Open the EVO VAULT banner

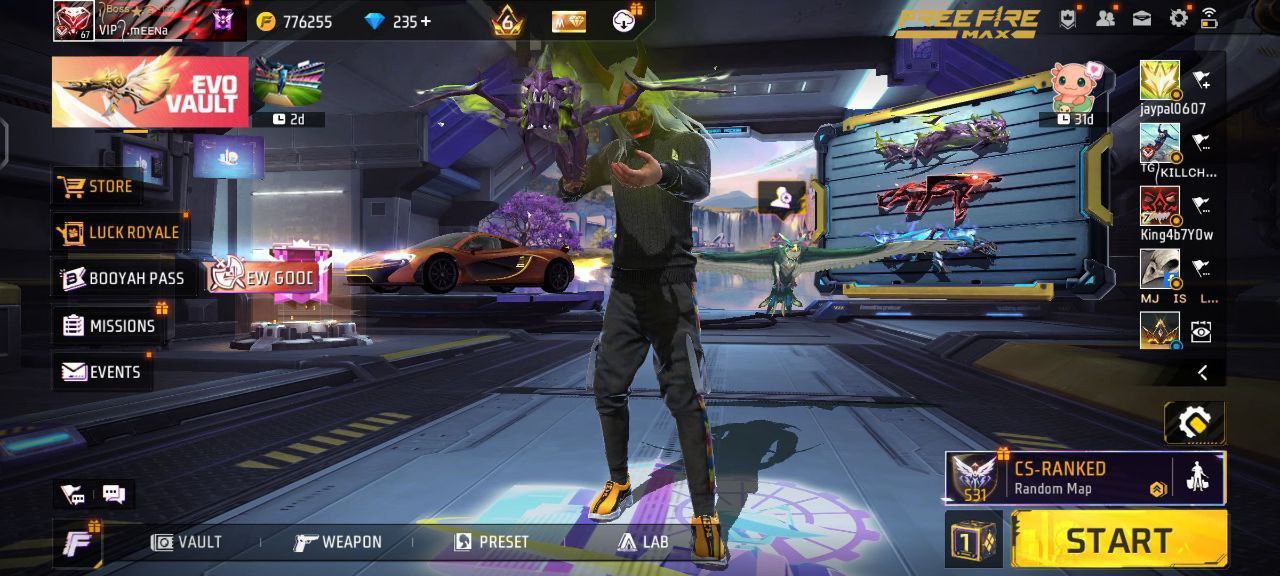150,92
